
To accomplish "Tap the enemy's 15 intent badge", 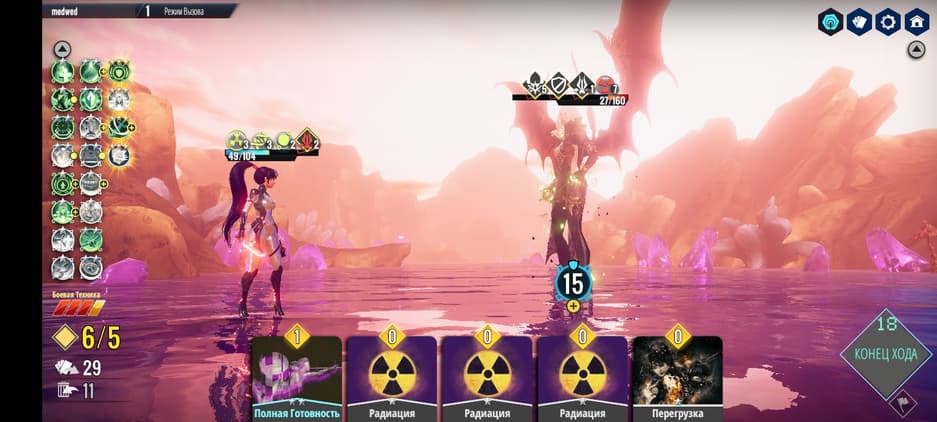I will tap(573, 283).
